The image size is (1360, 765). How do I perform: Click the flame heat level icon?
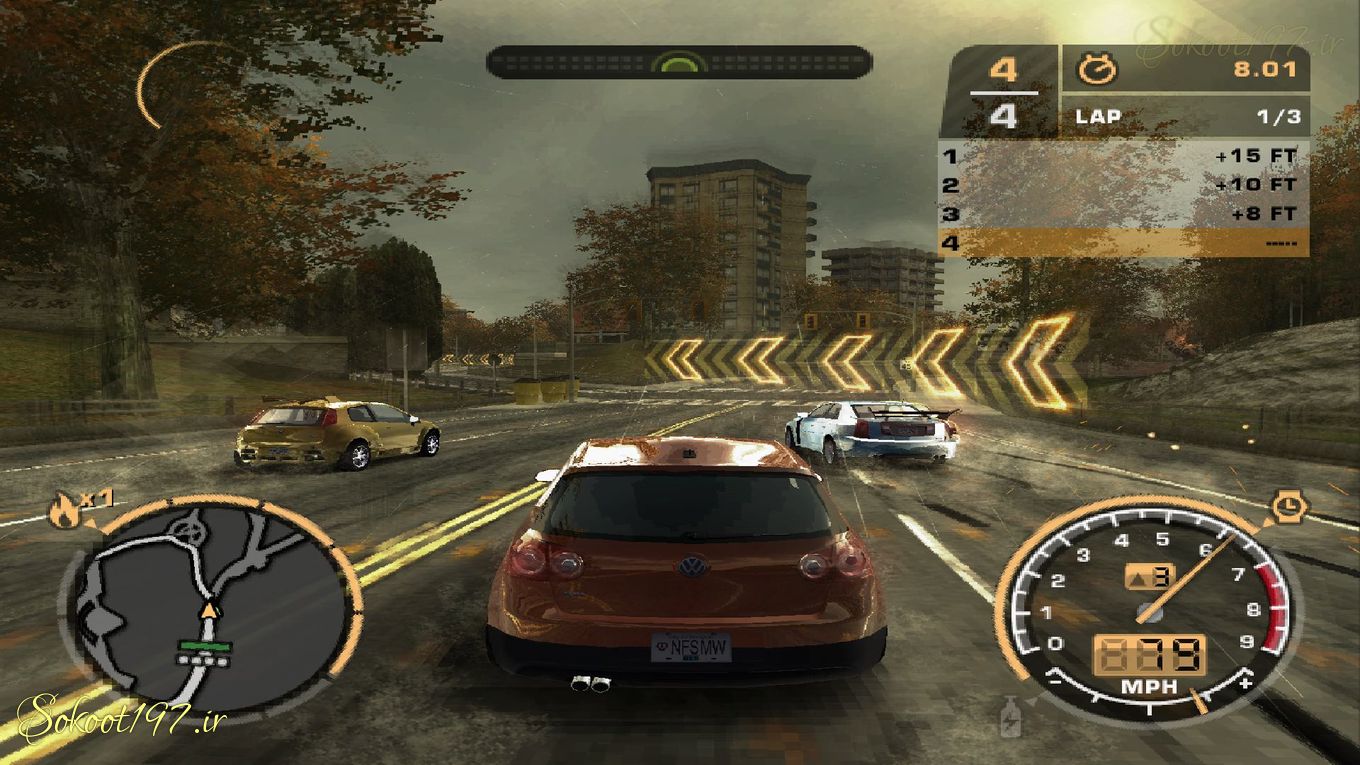click(x=62, y=512)
